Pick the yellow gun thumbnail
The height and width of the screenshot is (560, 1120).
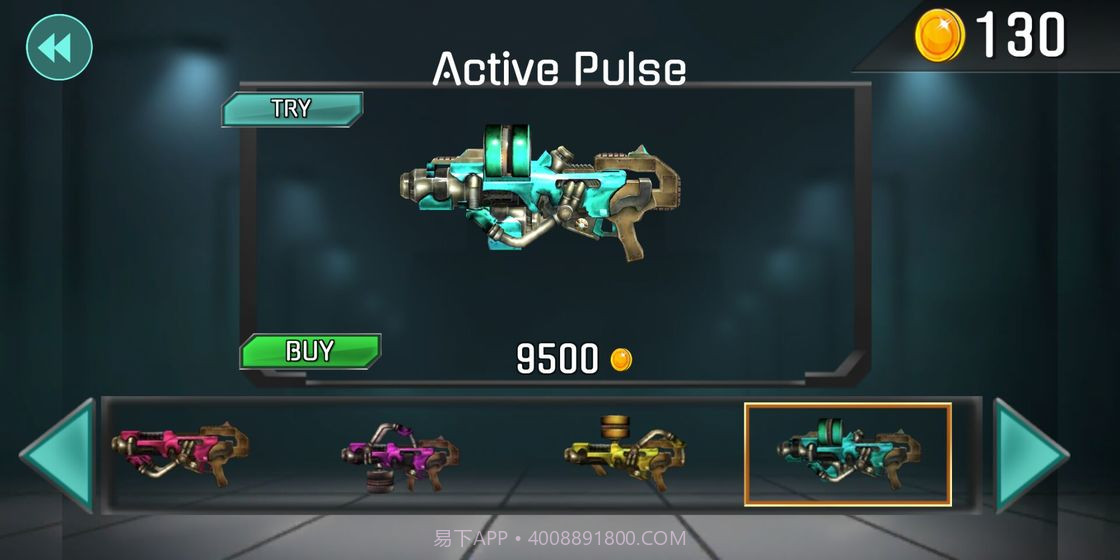(x=624, y=452)
